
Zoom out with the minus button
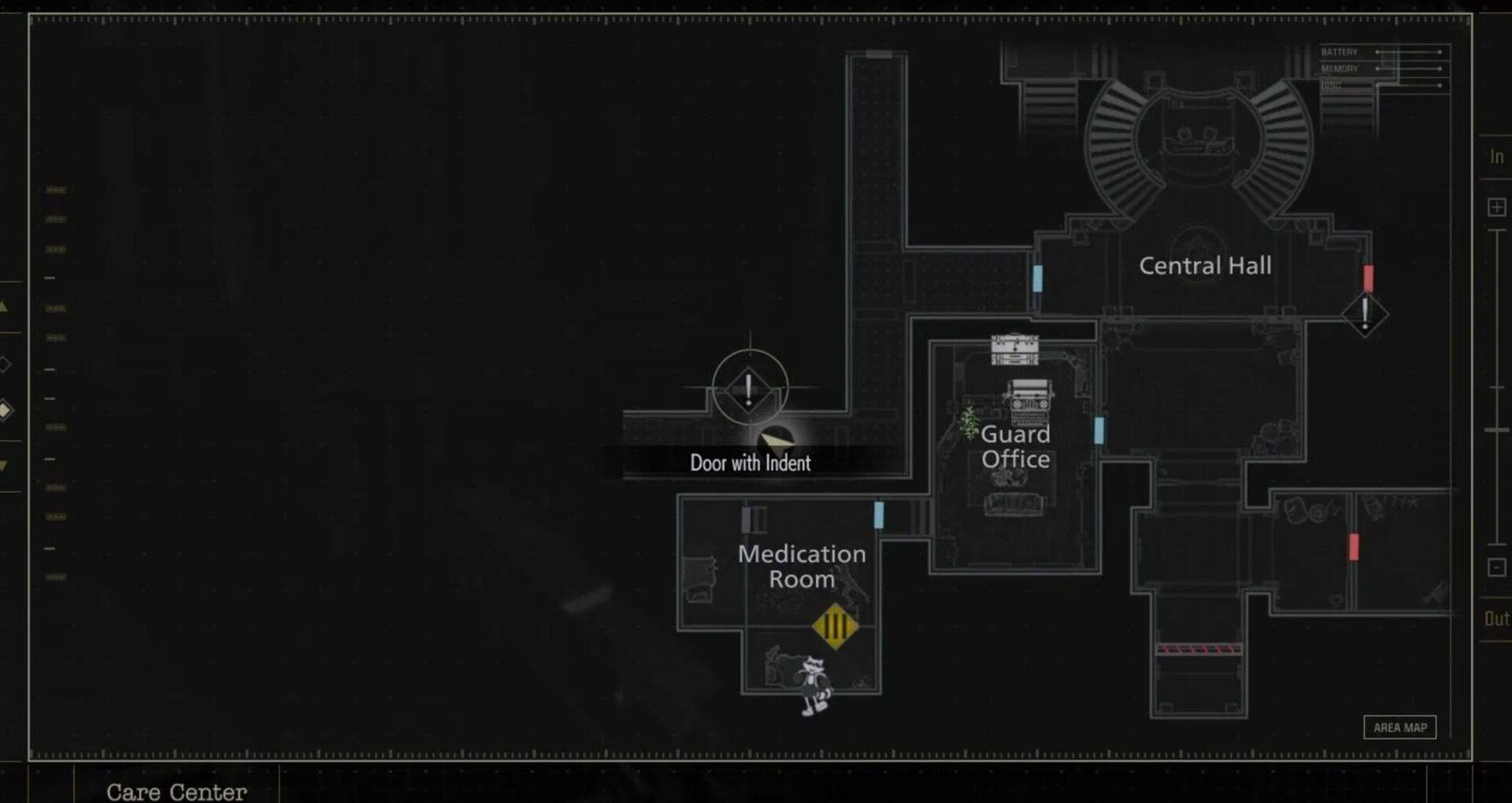[x=1496, y=568]
